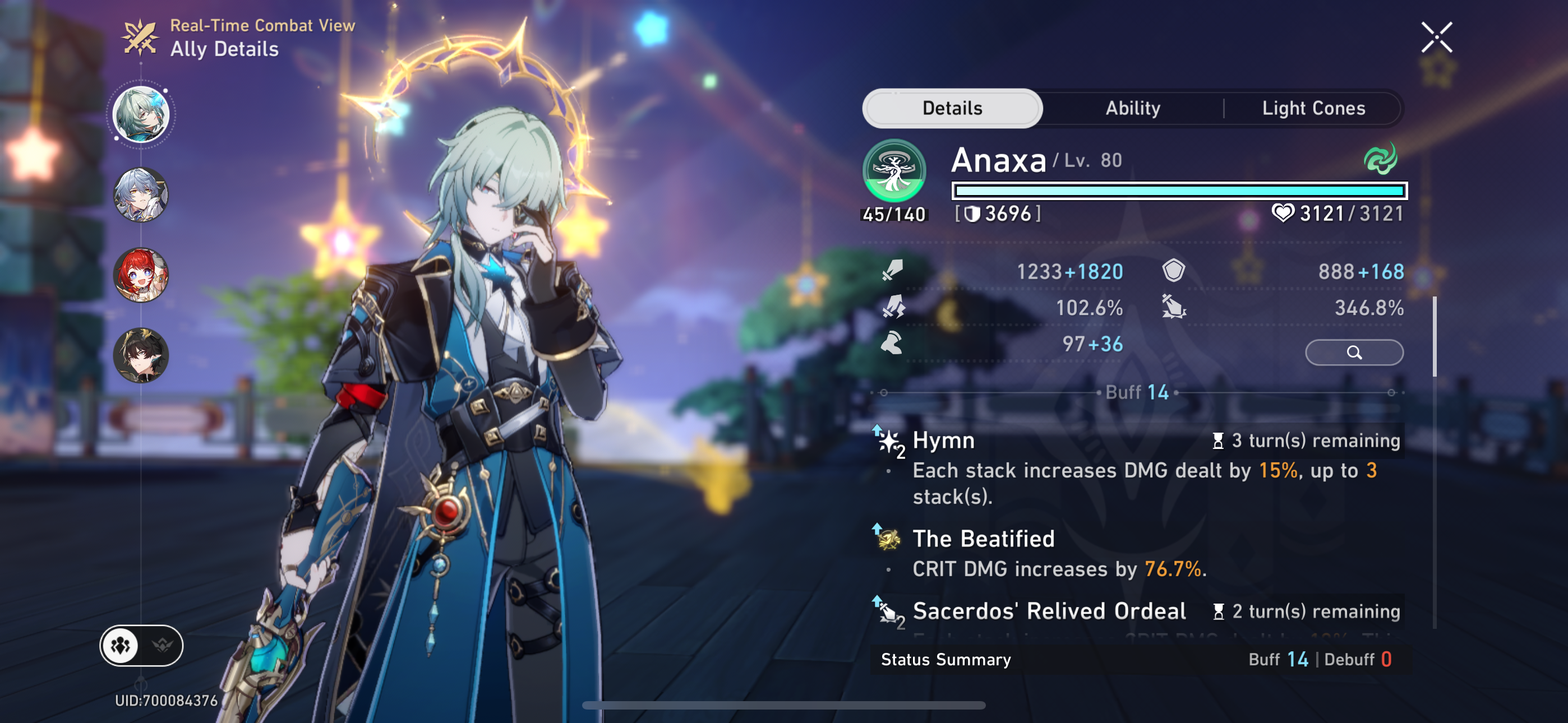Tap the Wind element icon
The width and height of the screenshot is (1568, 723).
click(x=1380, y=159)
